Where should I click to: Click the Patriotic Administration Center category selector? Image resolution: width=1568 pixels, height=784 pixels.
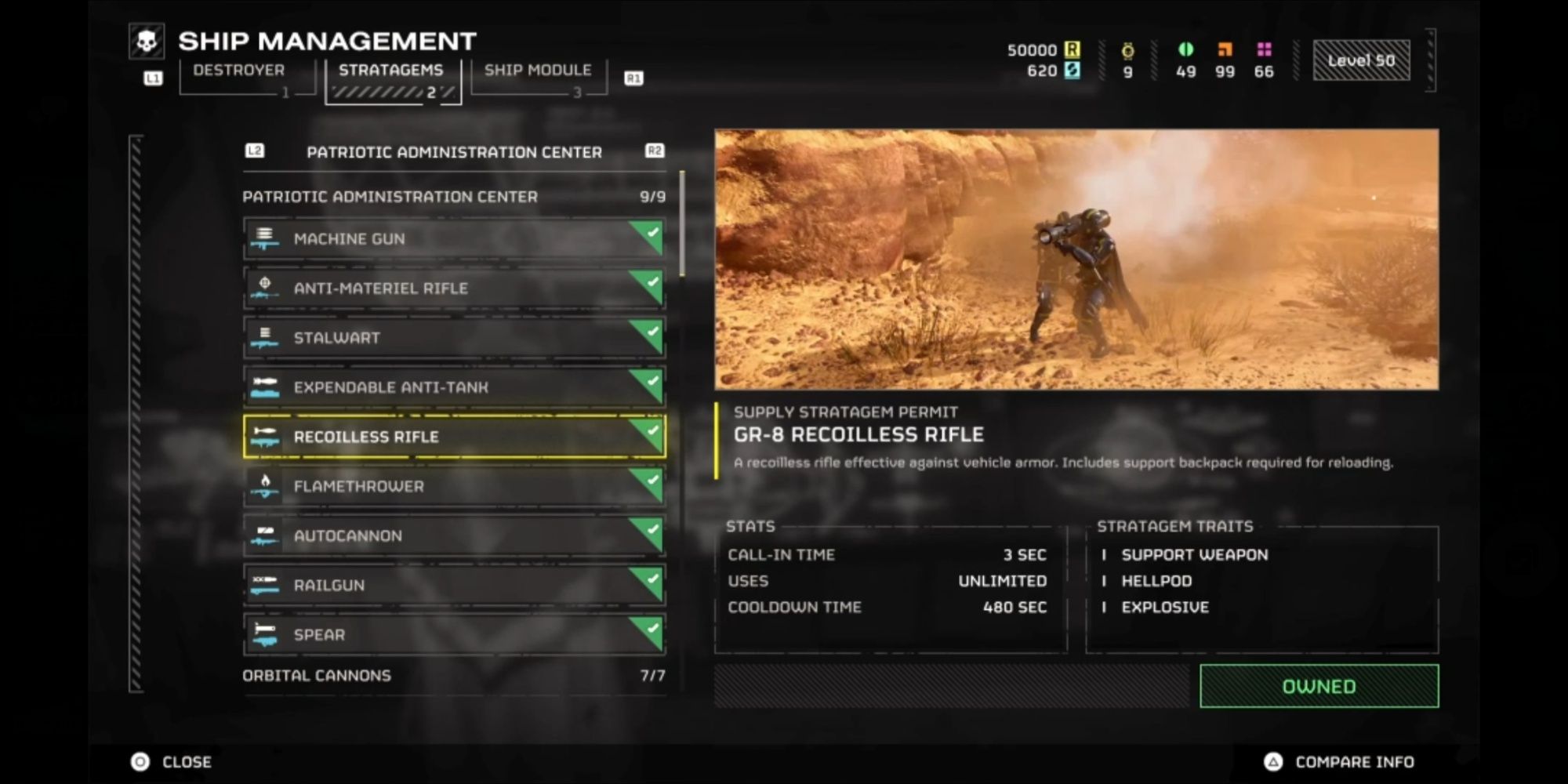point(454,152)
